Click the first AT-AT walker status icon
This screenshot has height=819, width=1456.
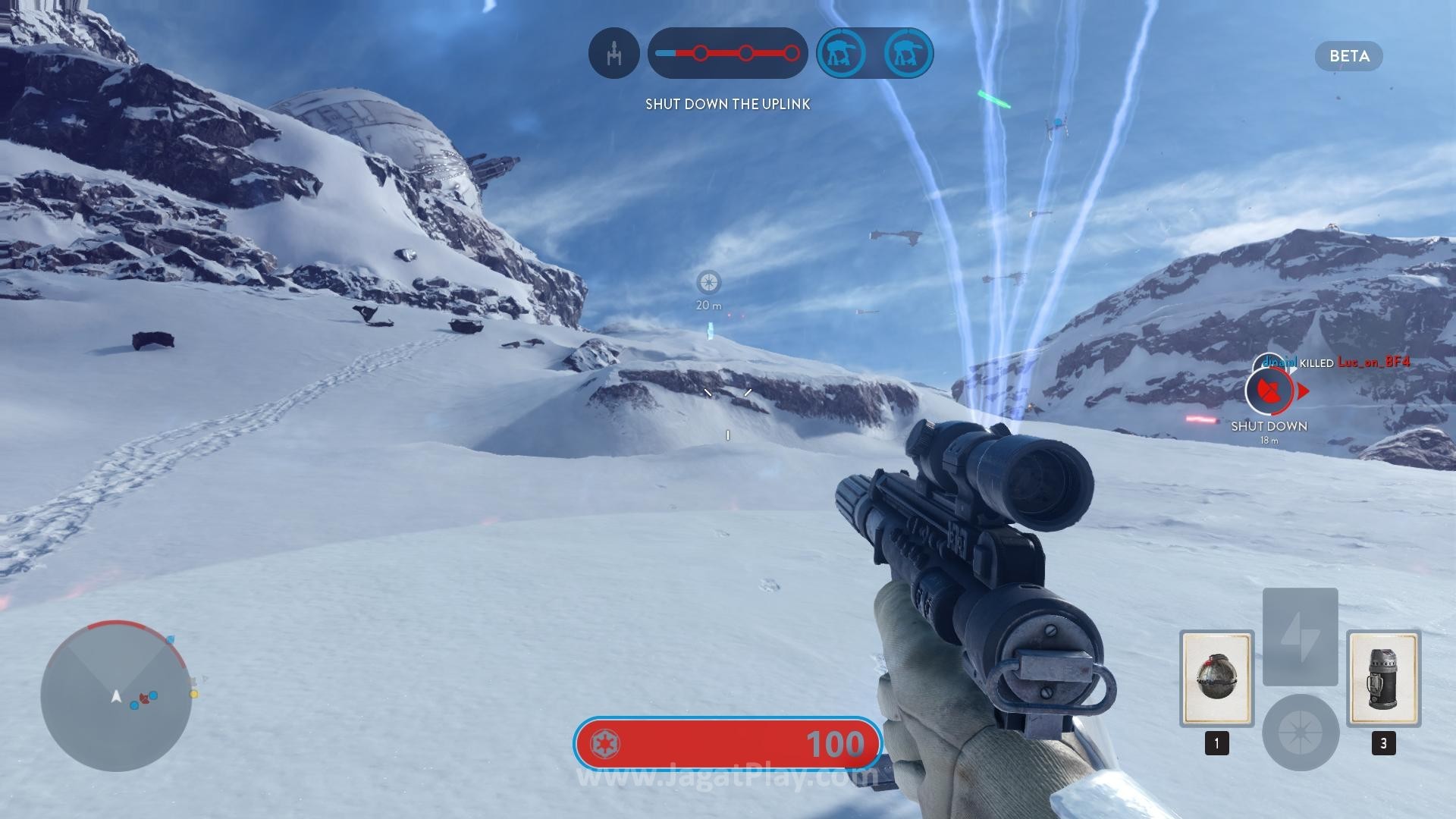coord(841,53)
